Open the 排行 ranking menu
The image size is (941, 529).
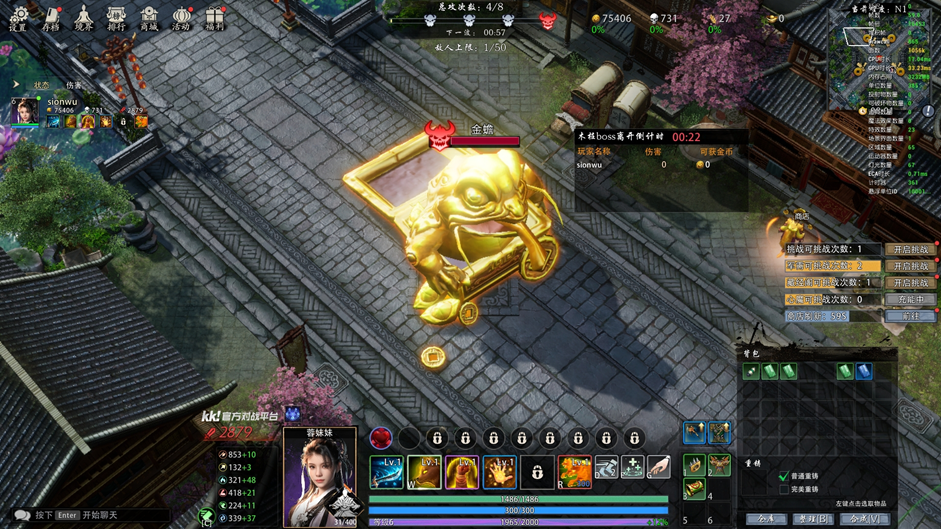pyautogui.click(x=116, y=18)
